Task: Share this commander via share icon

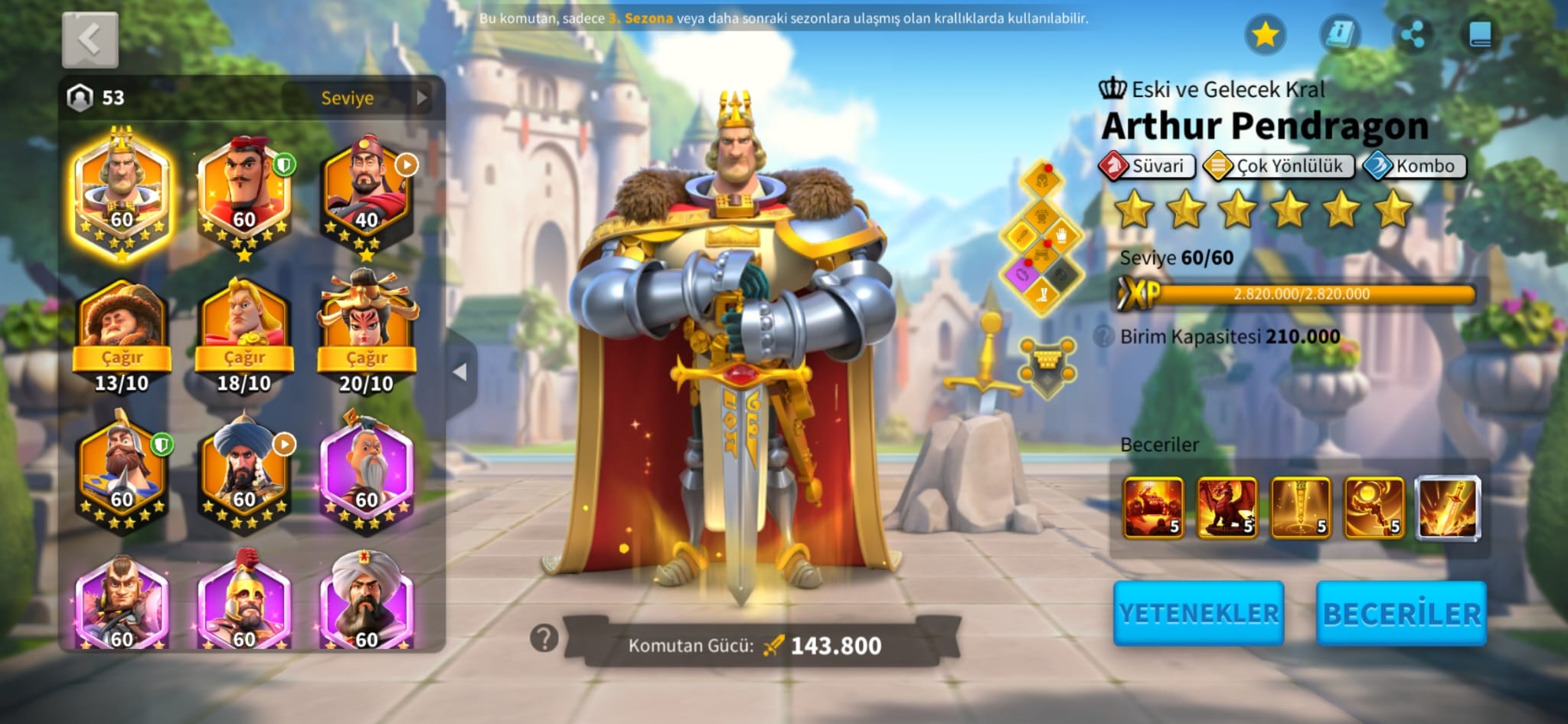Action: coord(1412,34)
